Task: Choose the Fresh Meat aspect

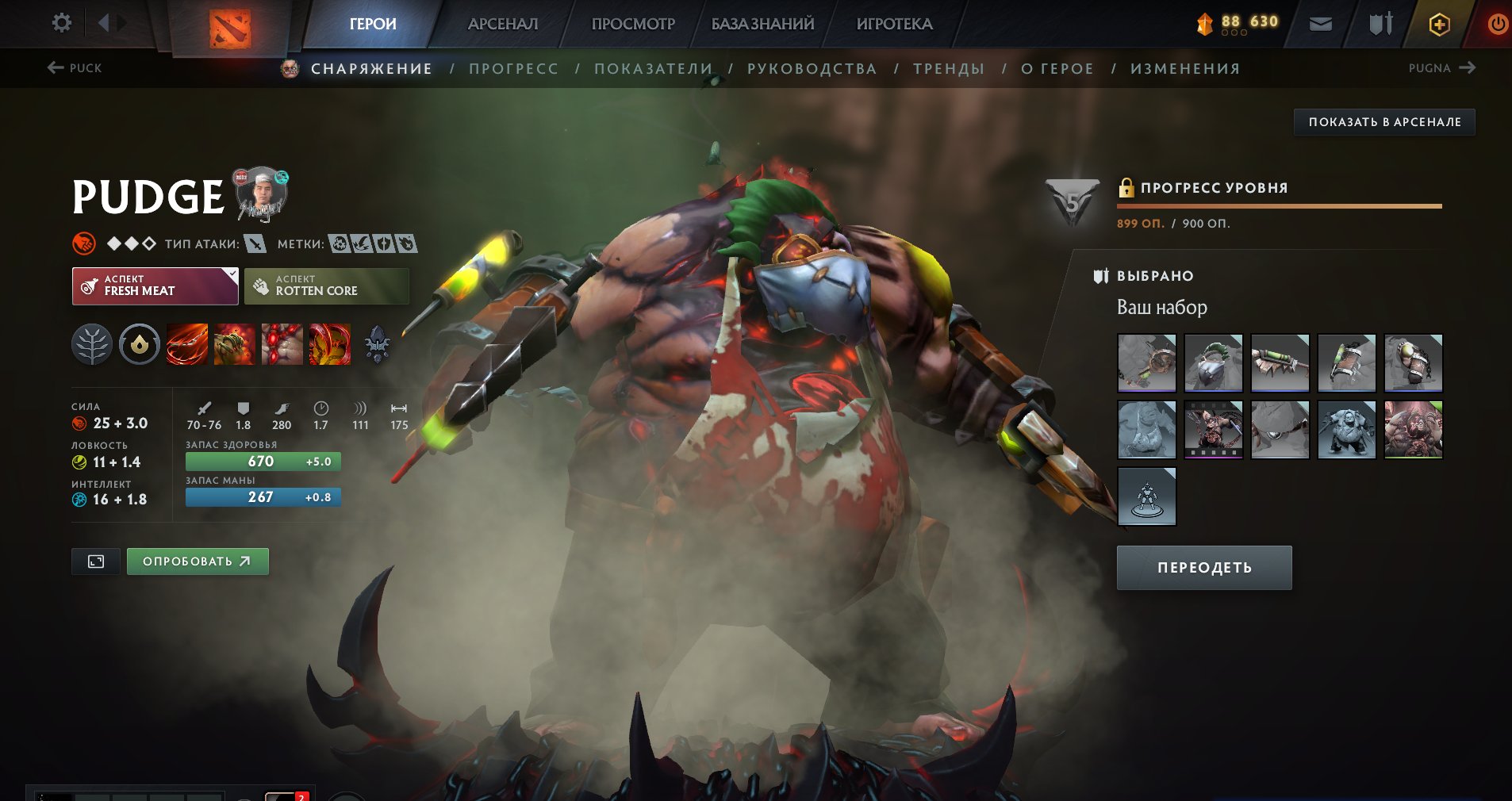Action: click(x=155, y=286)
